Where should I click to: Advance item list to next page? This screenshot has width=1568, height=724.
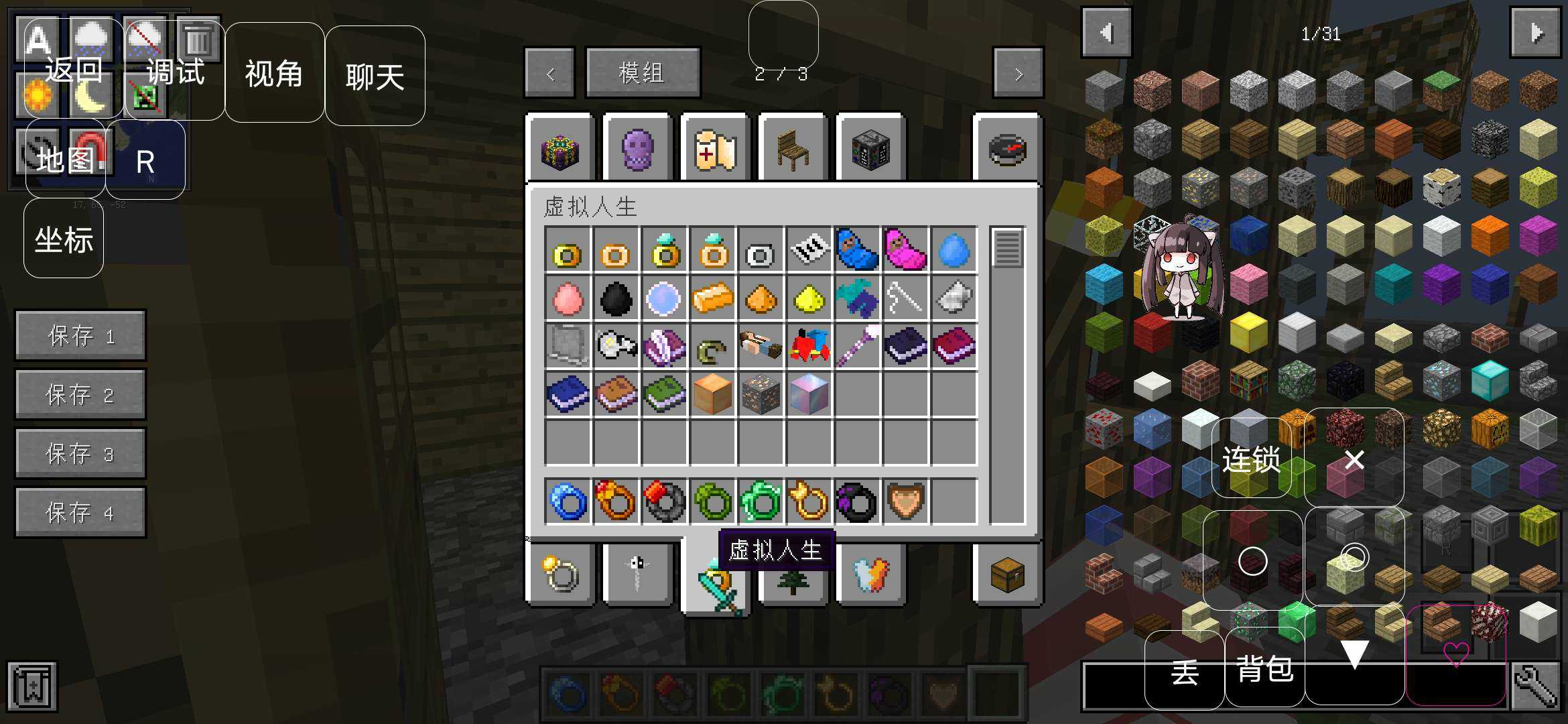(1535, 33)
